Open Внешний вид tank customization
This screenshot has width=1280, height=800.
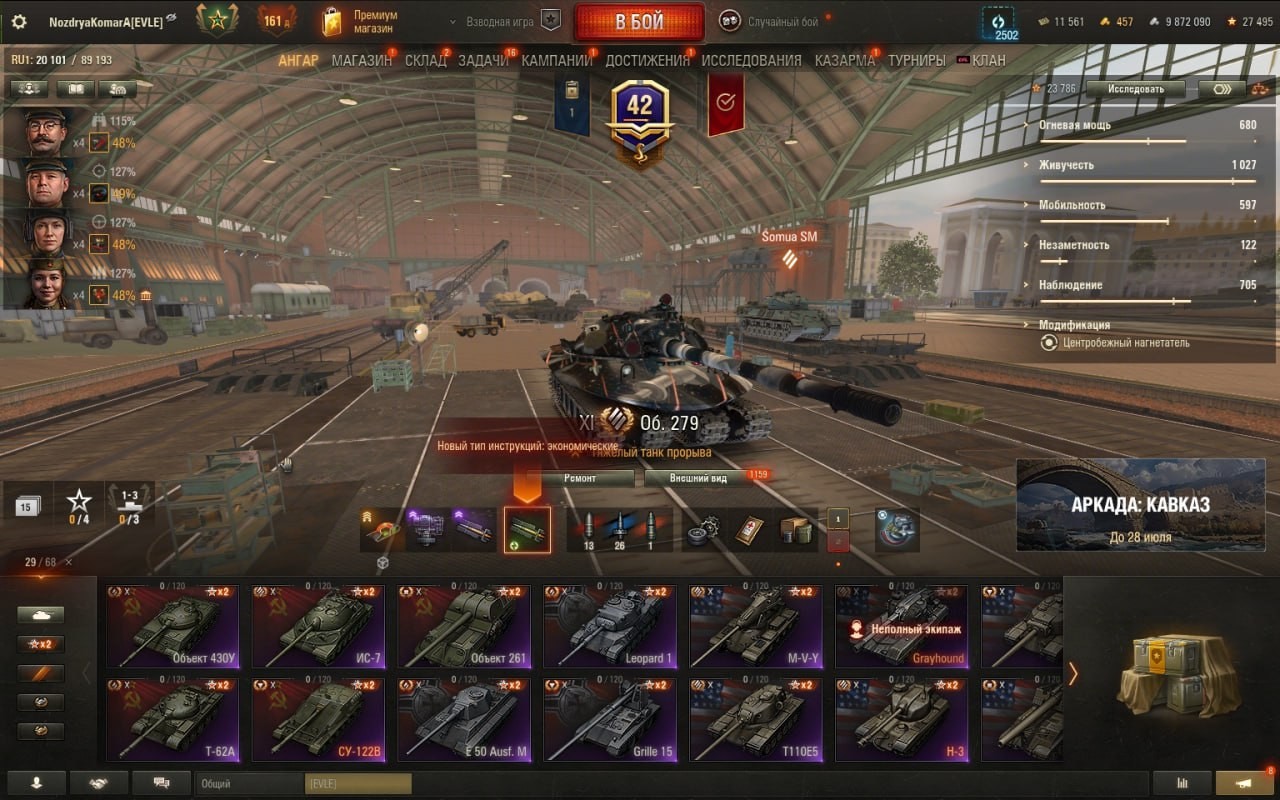699,478
